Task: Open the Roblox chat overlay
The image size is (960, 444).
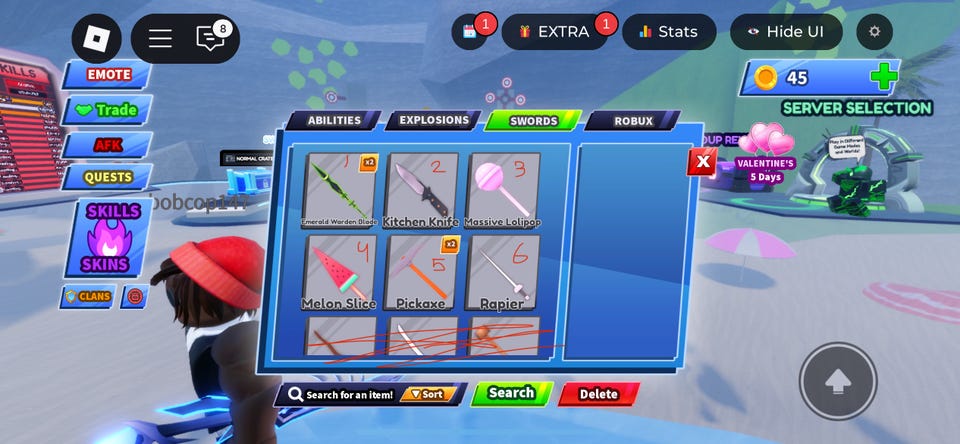Action: (211, 38)
